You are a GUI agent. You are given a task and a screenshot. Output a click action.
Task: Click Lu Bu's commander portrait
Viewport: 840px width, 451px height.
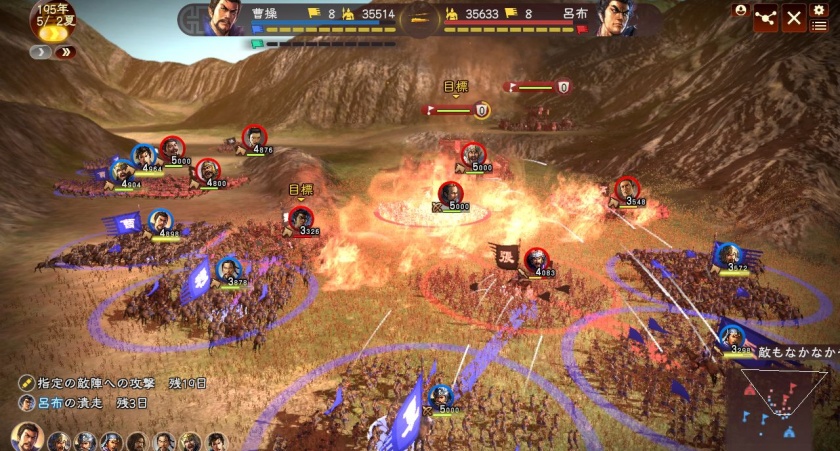click(x=613, y=17)
